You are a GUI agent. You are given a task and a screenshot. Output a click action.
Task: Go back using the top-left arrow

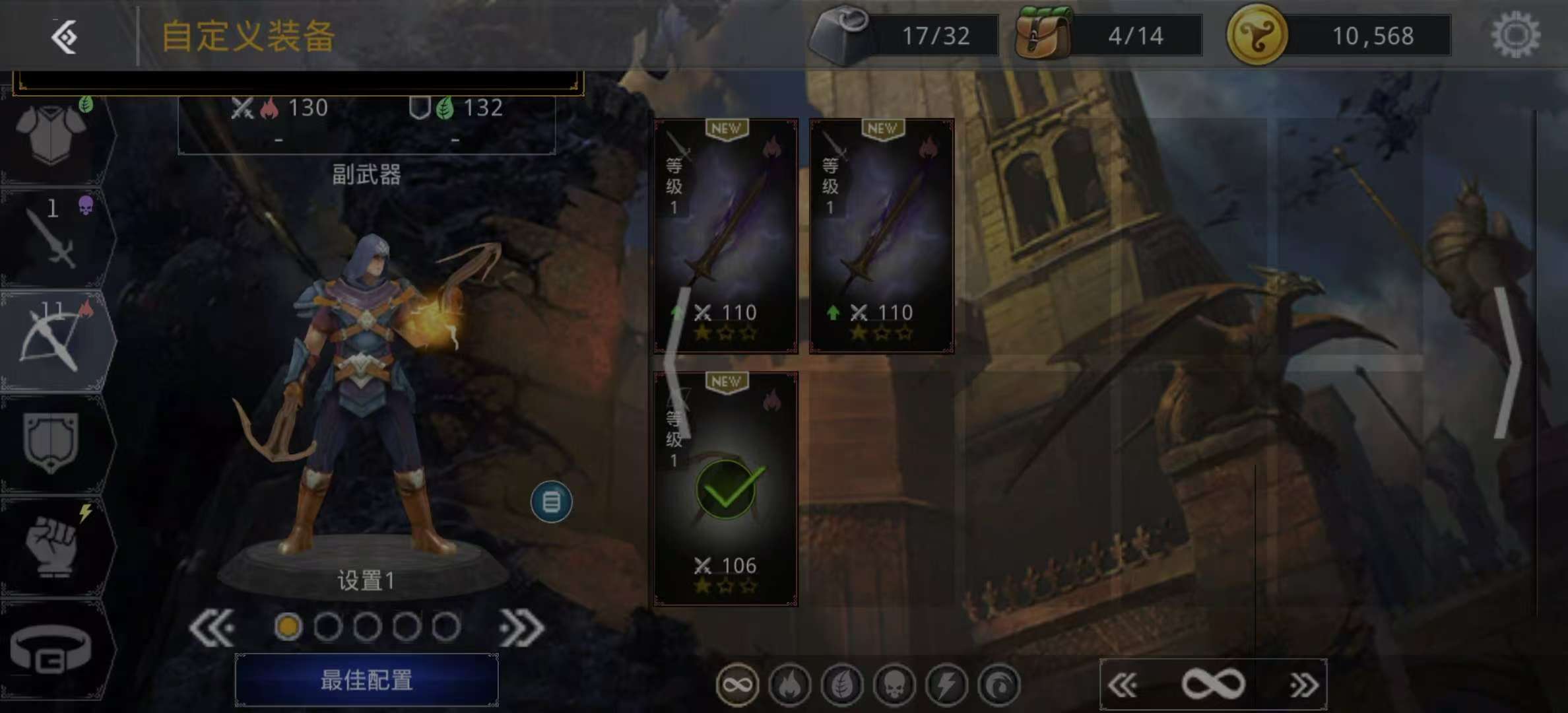(x=65, y=36)
